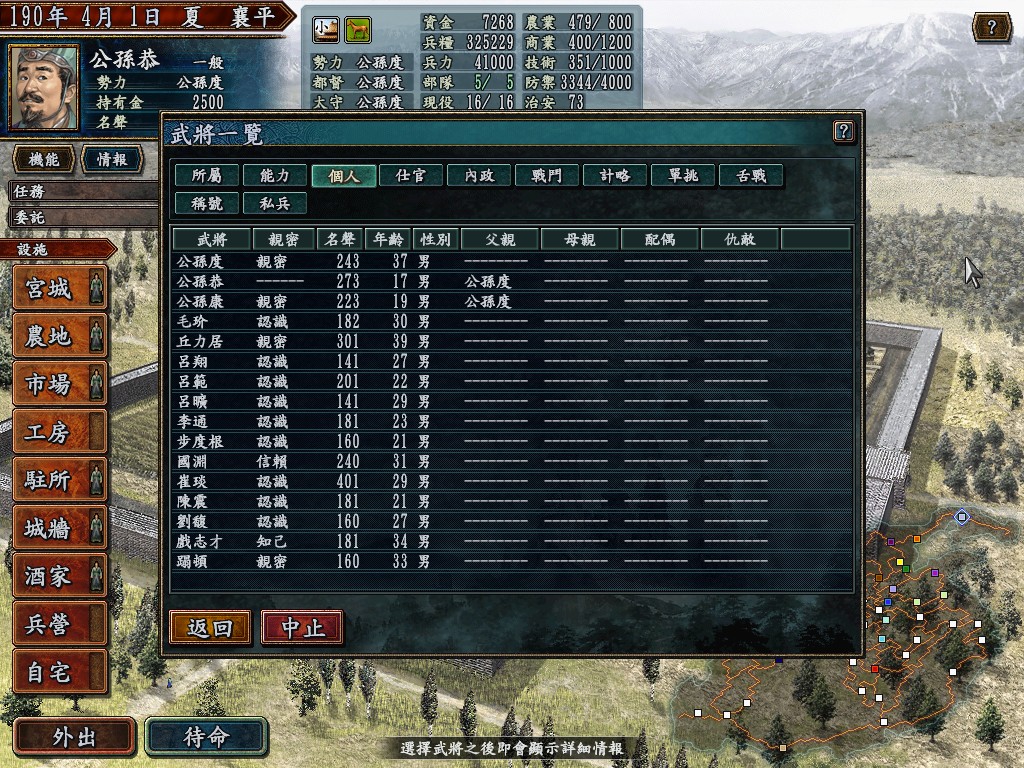
Task: Select officer 公孫度 in the list
Action: click(200, 261)
